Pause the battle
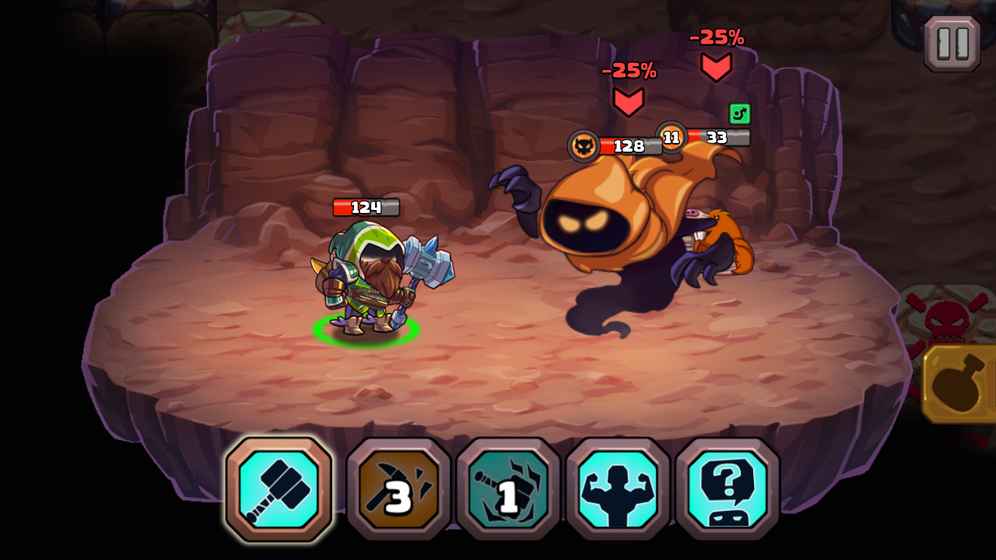 (x=951, y=44)
